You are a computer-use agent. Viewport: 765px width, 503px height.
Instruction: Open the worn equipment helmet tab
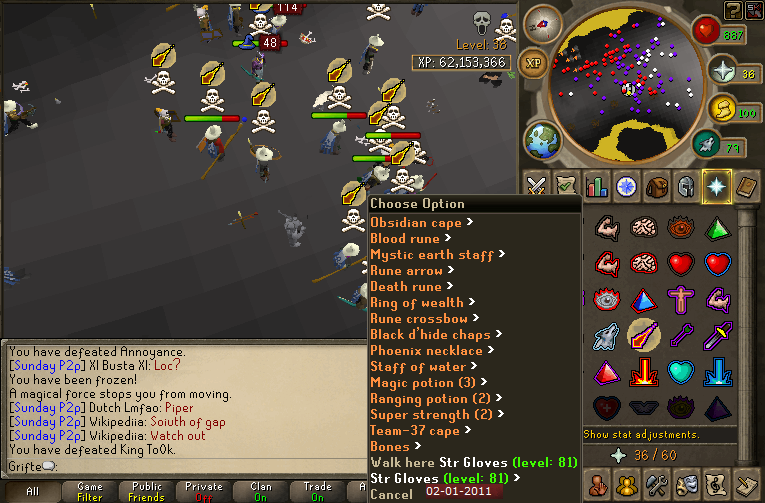point(686,186)
